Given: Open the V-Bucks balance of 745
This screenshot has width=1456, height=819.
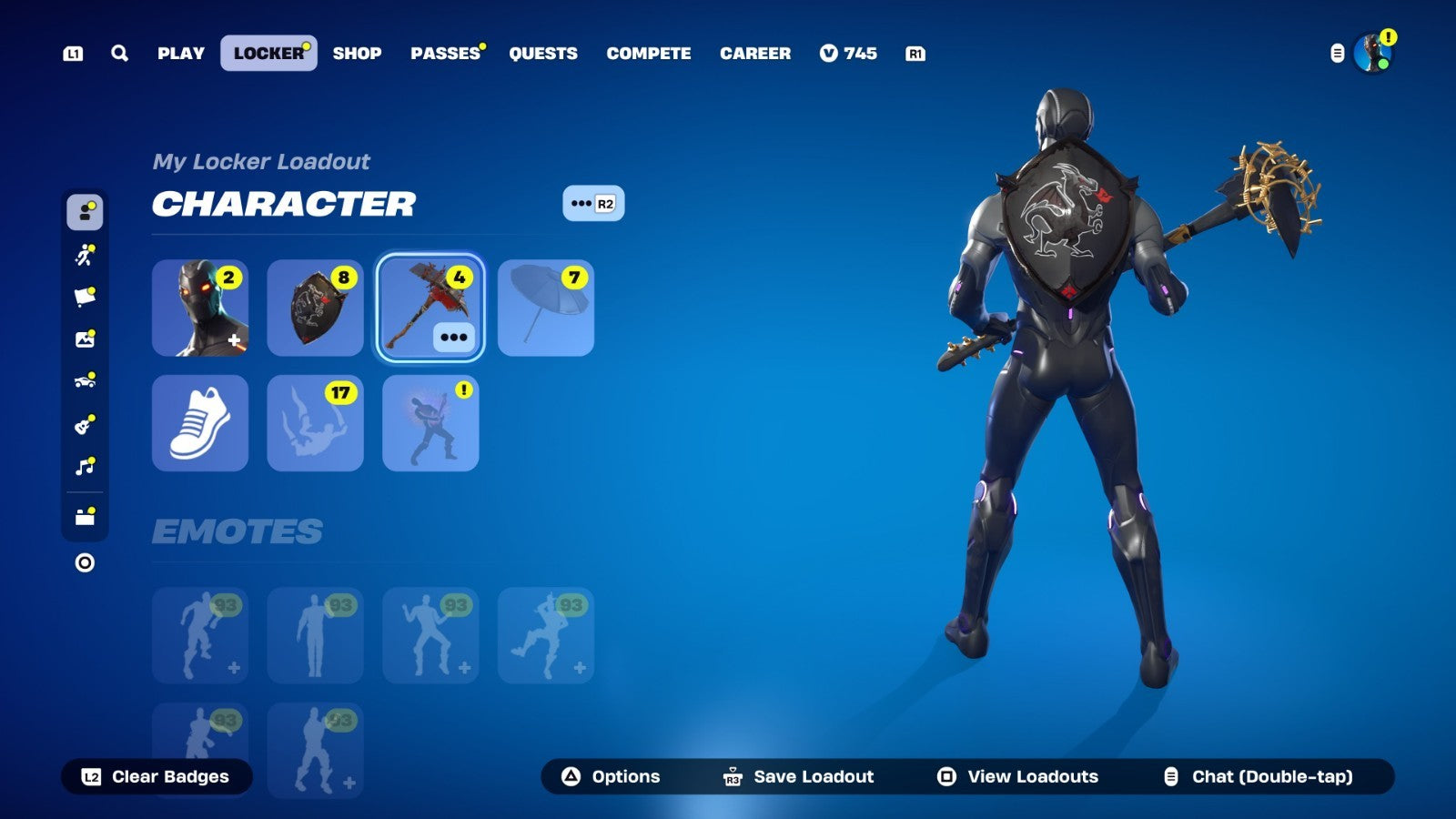Looking at the screenshot, I should pyautogui.click(x=848, y=54).
